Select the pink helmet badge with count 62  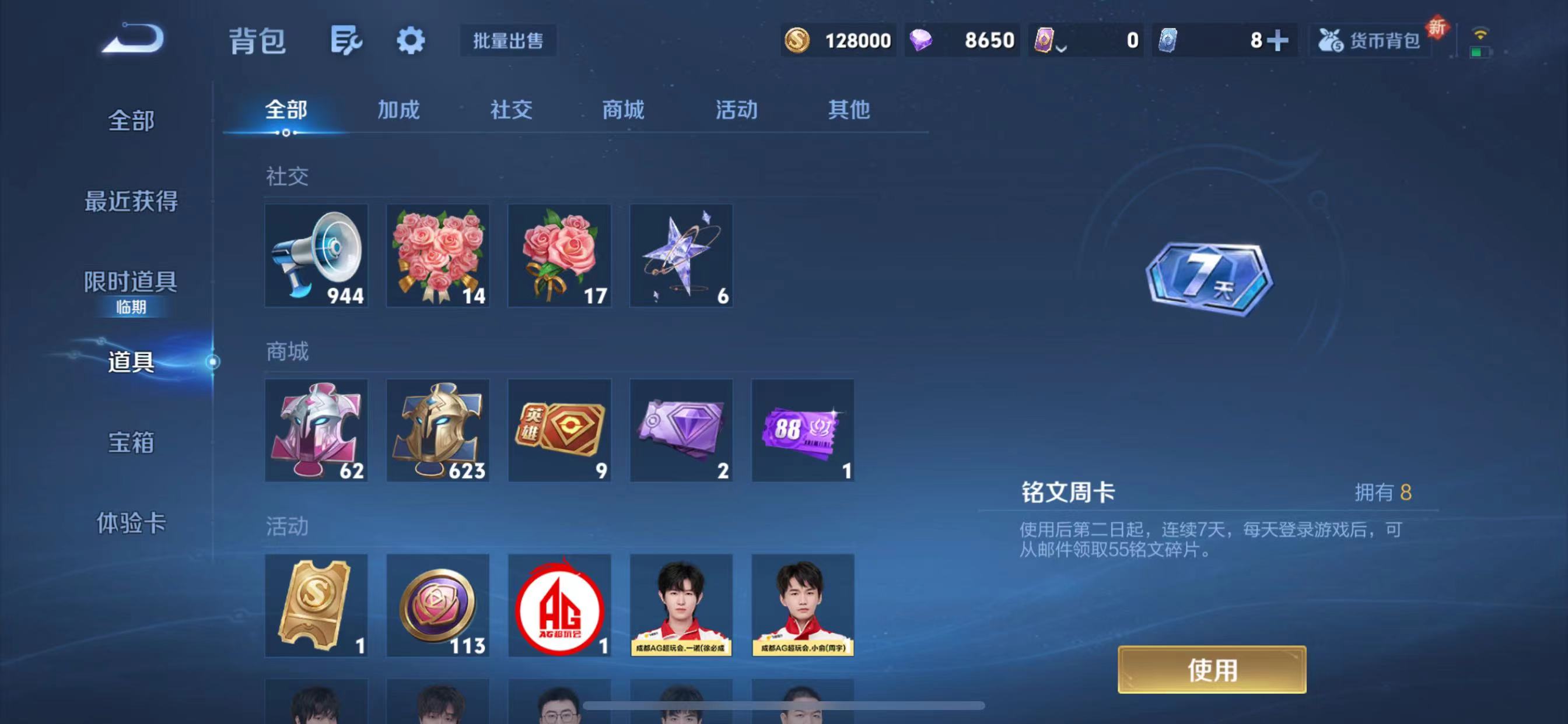[x=316, y=431]
